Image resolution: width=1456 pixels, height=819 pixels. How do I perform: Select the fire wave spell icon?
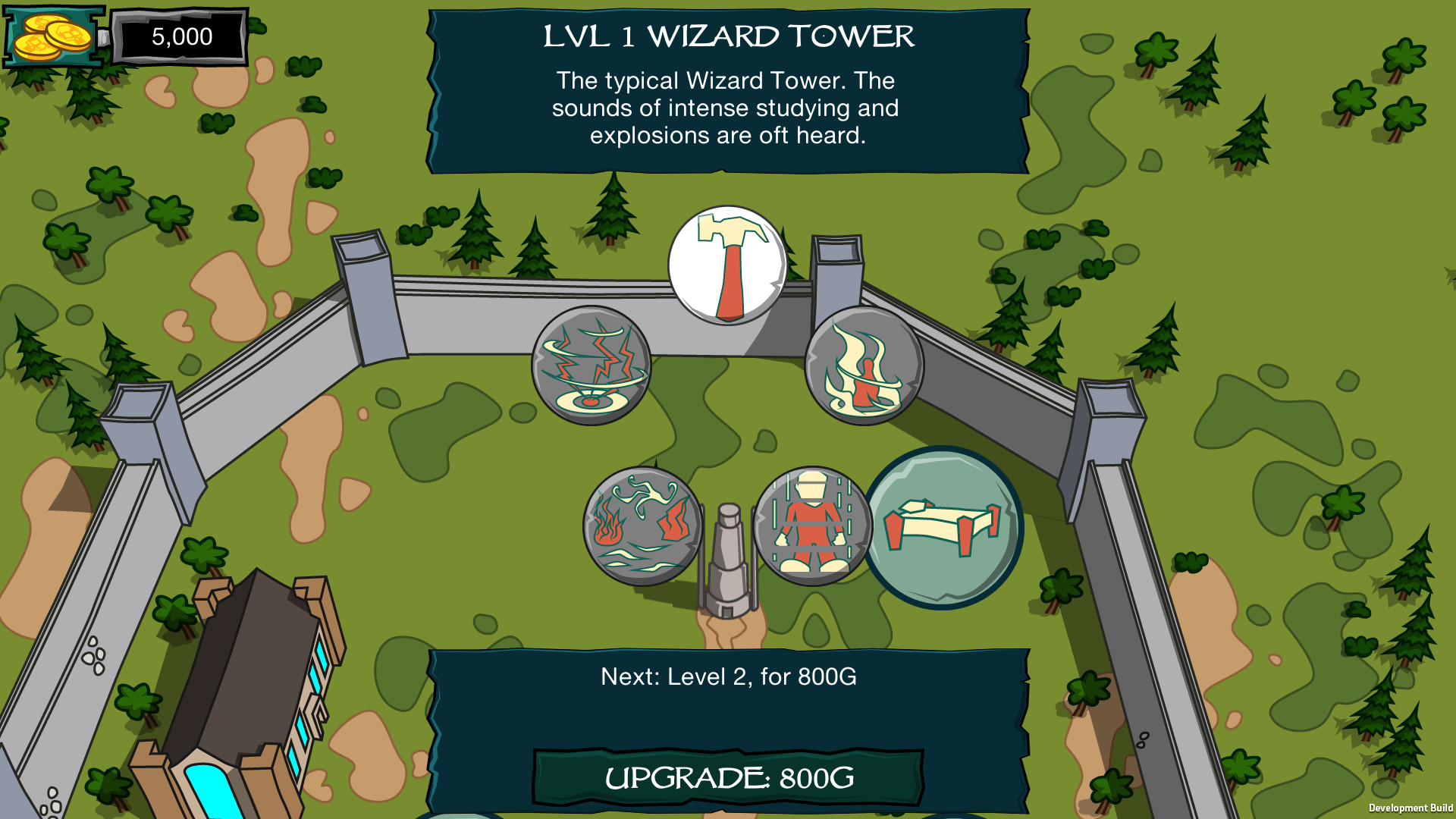click(639, 524)
